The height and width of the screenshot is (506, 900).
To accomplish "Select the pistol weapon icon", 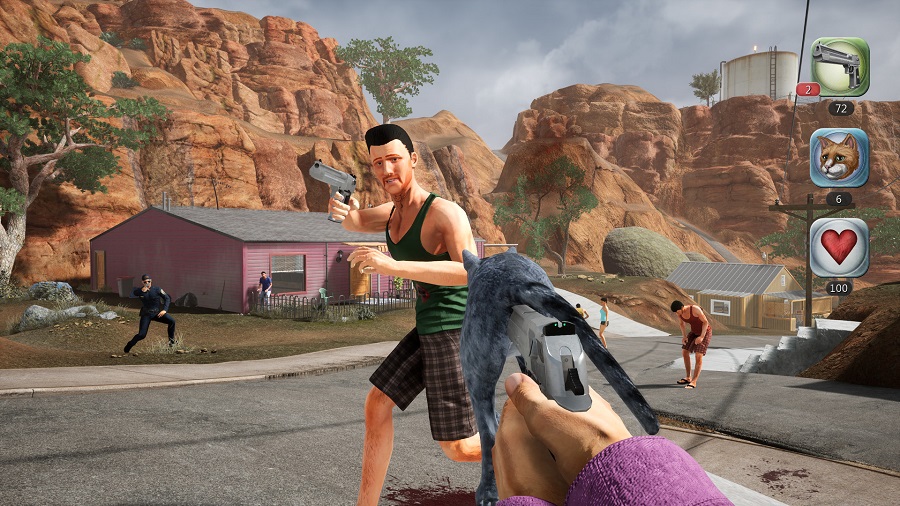I will coord(839,67).
